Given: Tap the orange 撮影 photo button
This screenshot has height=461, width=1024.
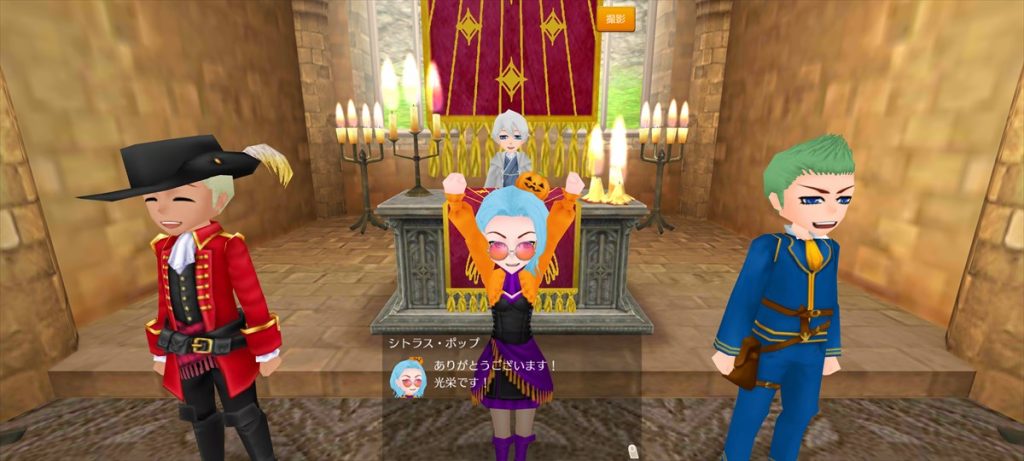Looking at the screenshot, I should 615,19.
